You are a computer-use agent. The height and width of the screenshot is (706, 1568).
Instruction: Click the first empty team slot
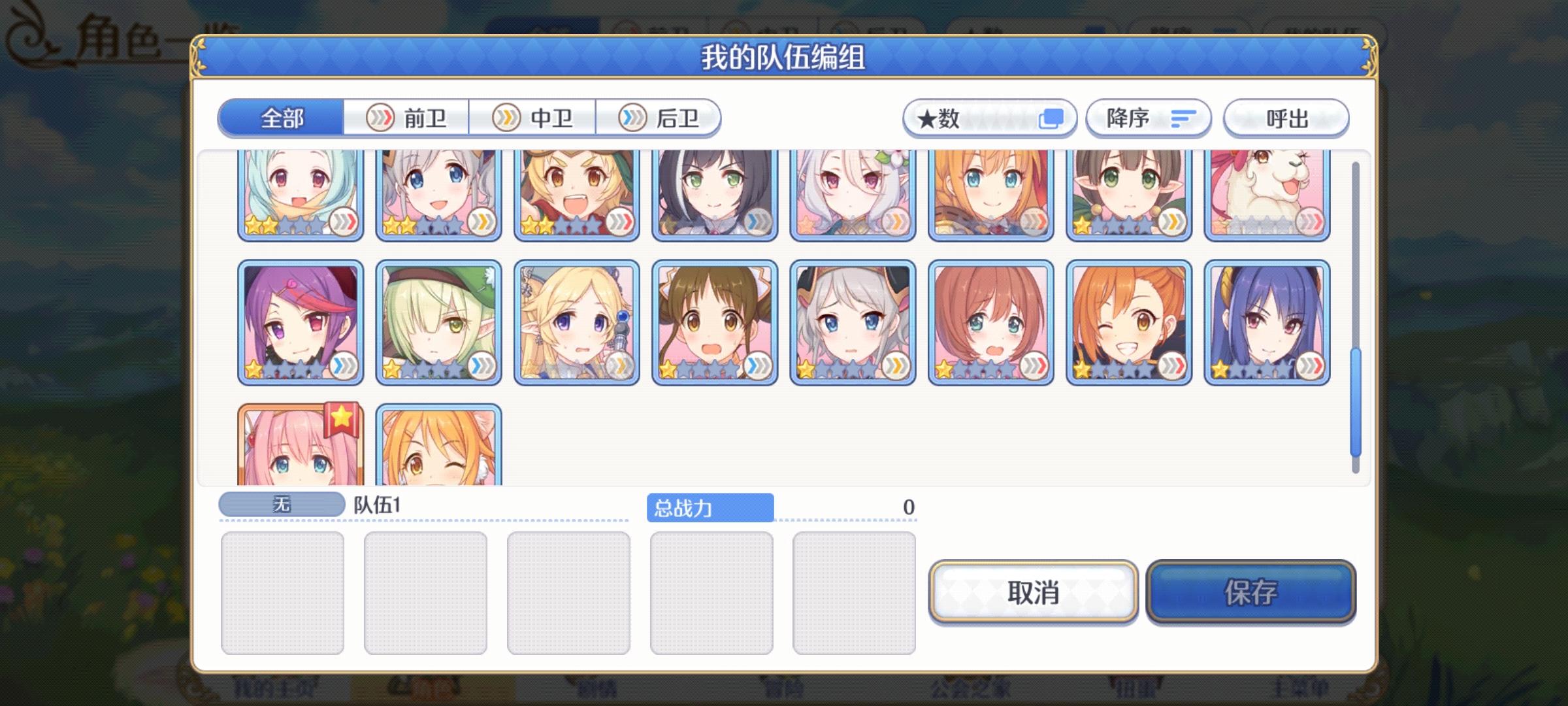pos(283,592)
